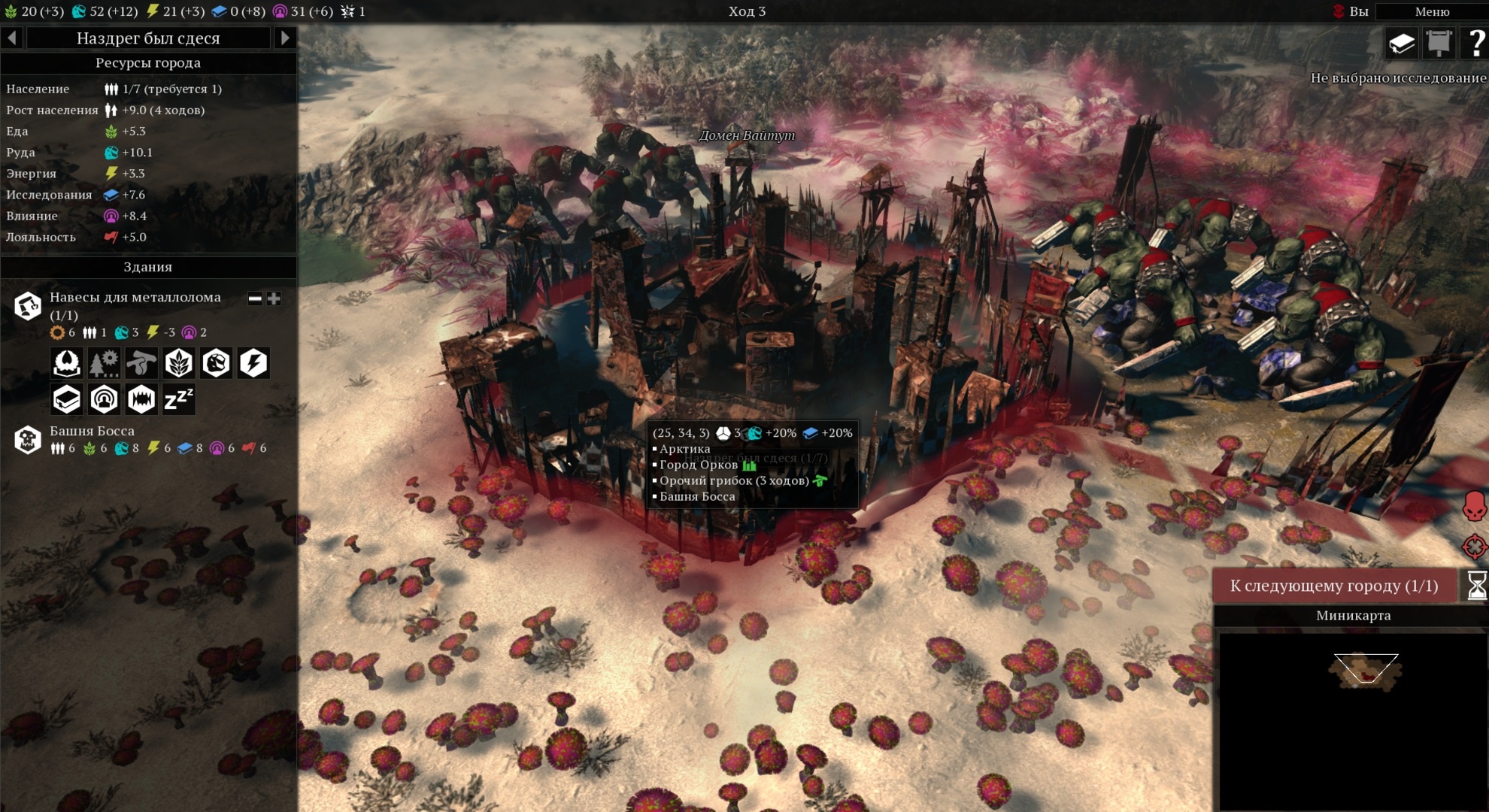
Task: Open the game menu (Меню)
Action: point(1431,11)
